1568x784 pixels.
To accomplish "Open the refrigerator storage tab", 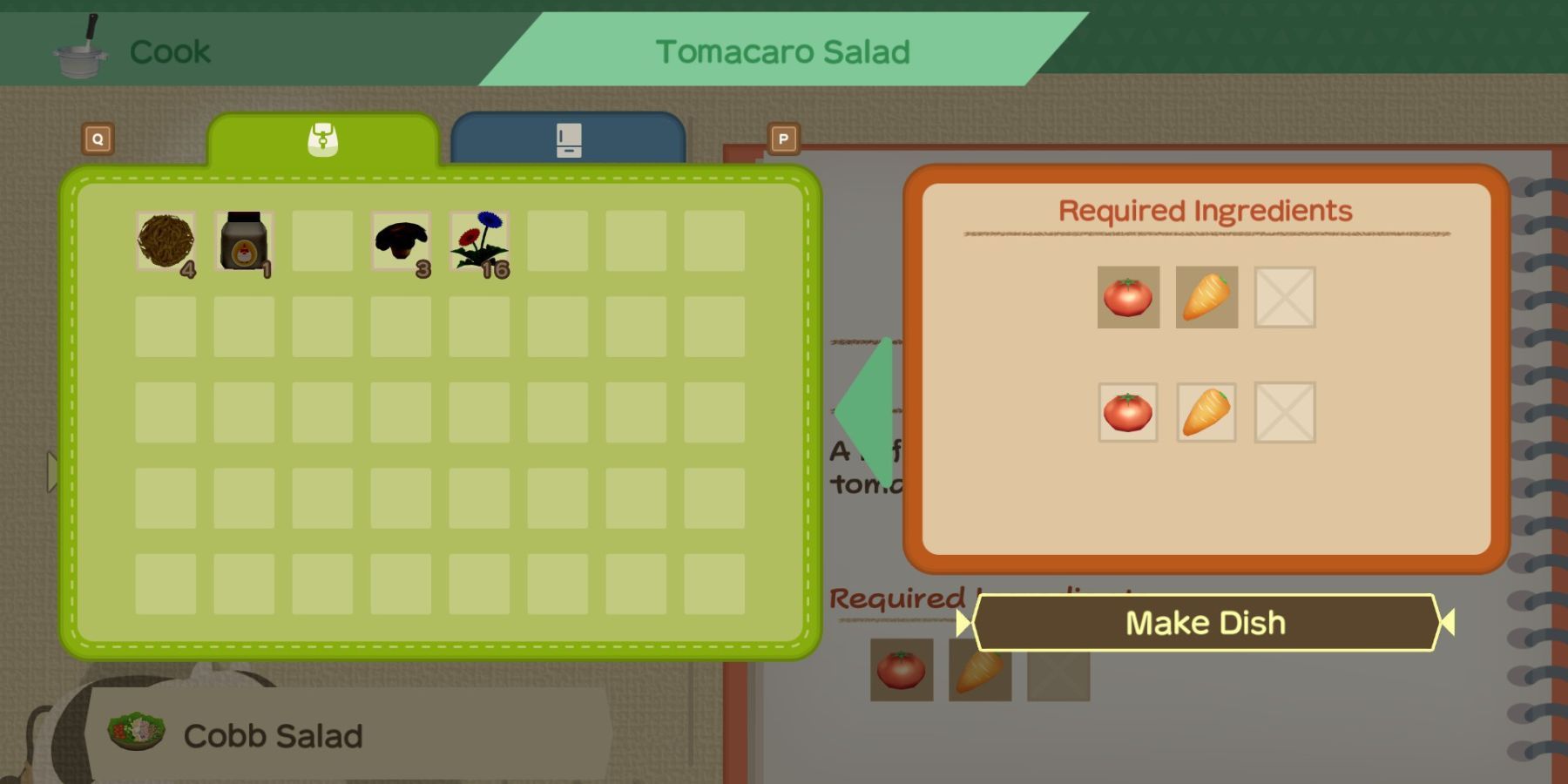I will point(568,139).
